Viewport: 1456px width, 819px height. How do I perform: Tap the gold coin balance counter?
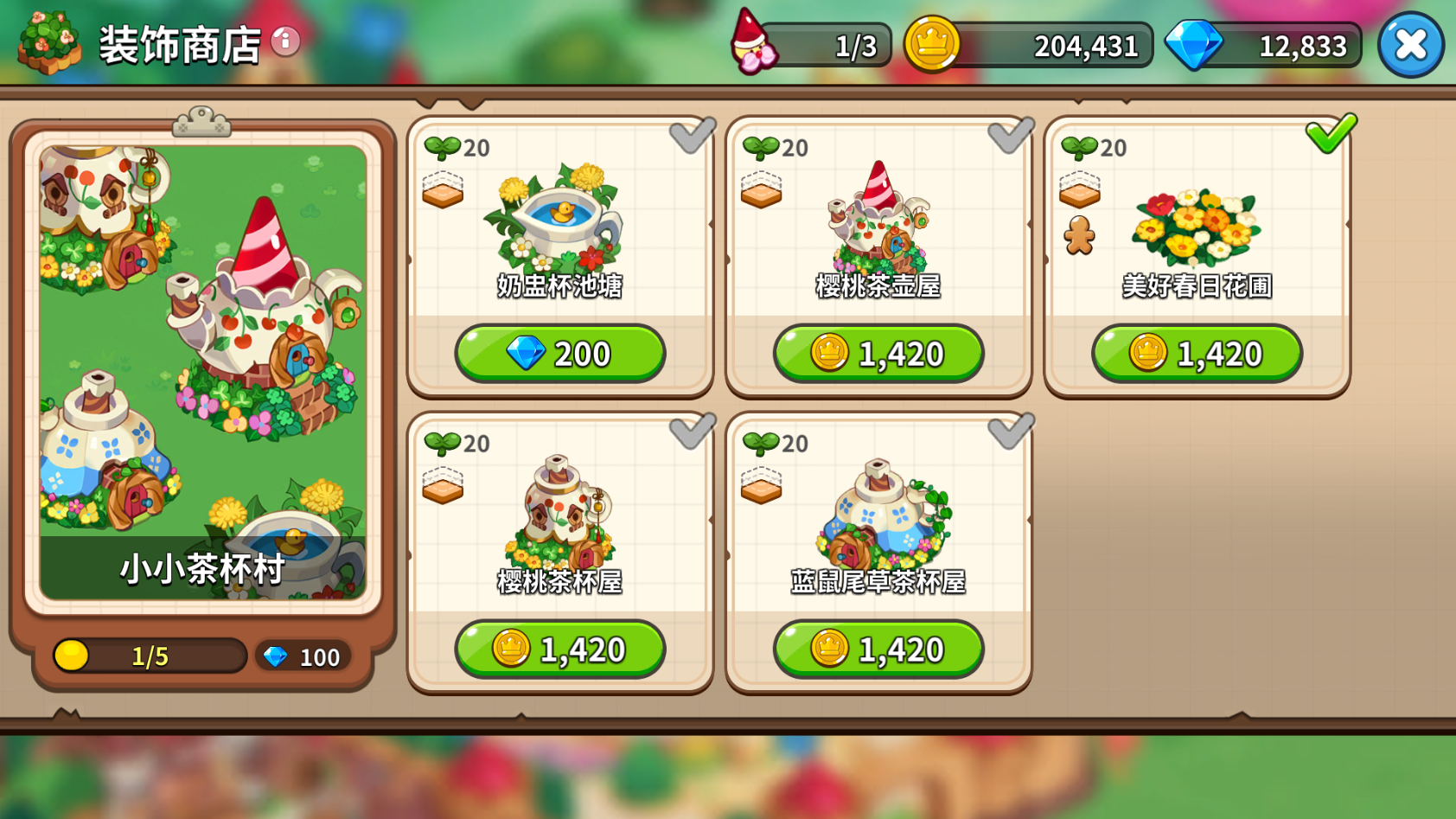click(x=1029, y=45)
